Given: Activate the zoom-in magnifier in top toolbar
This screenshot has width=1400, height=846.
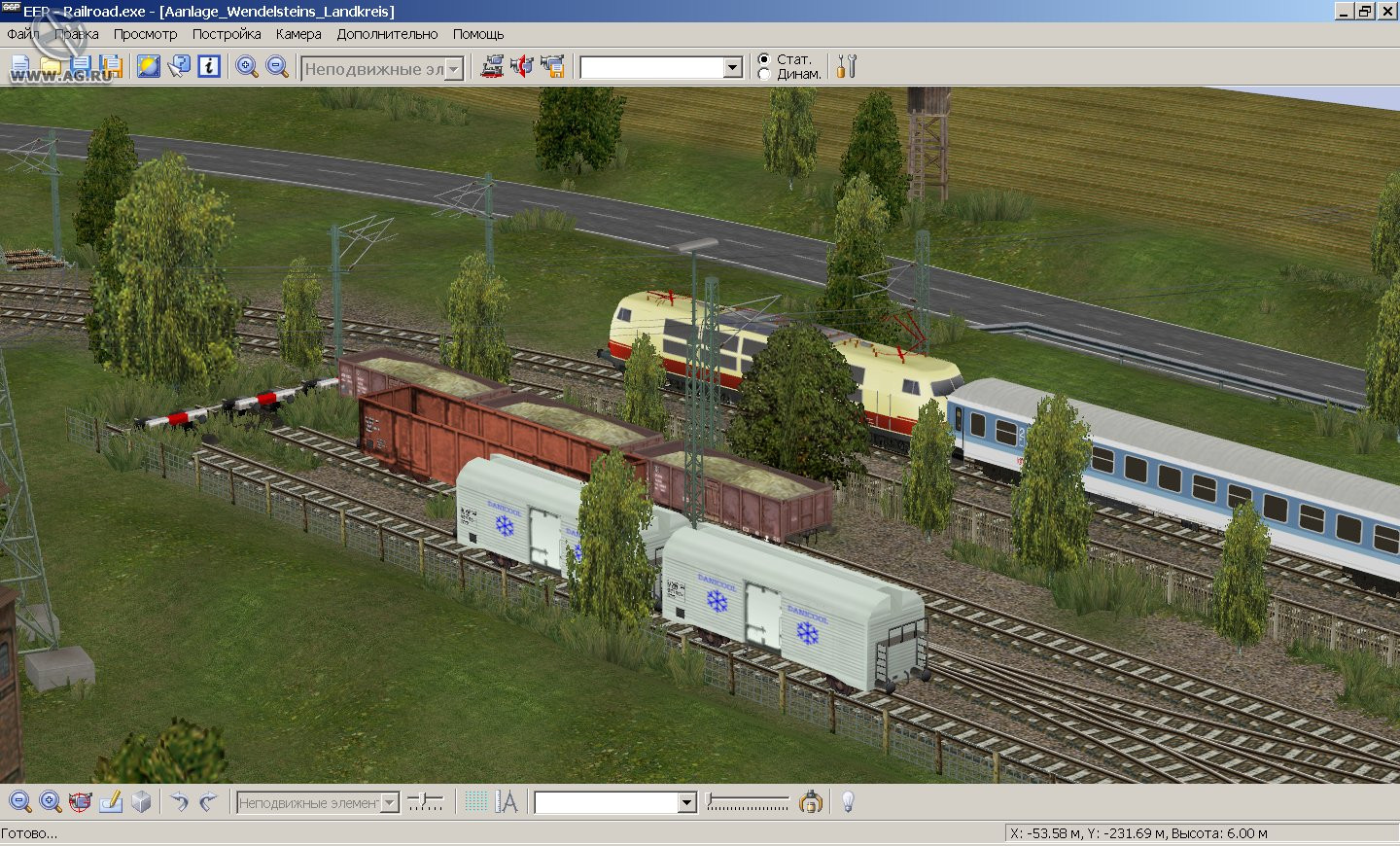Looking at the screenshot, I should click(x=246, y=66).
